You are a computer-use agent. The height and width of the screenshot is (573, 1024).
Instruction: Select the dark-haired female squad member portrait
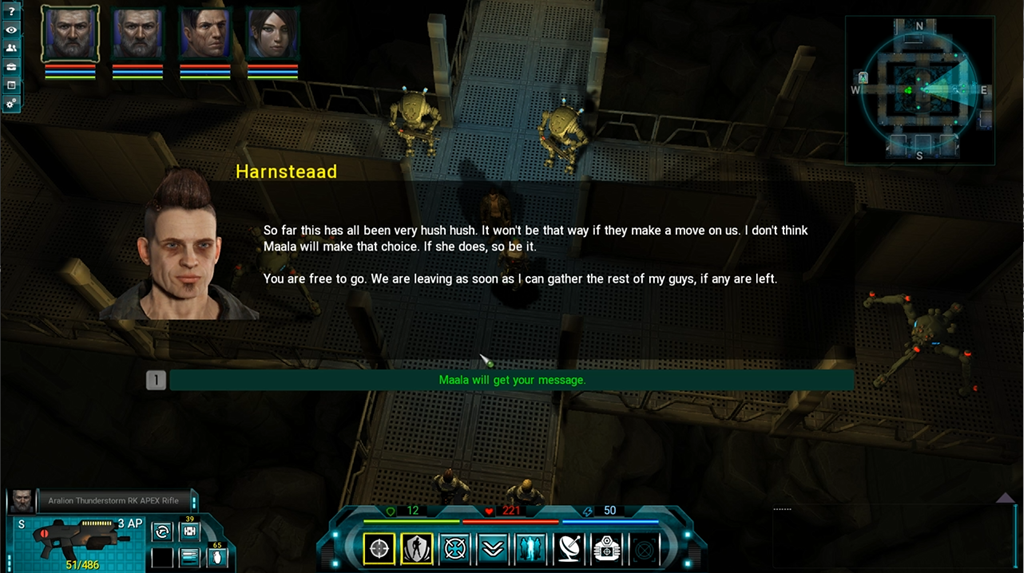point(272,34)
